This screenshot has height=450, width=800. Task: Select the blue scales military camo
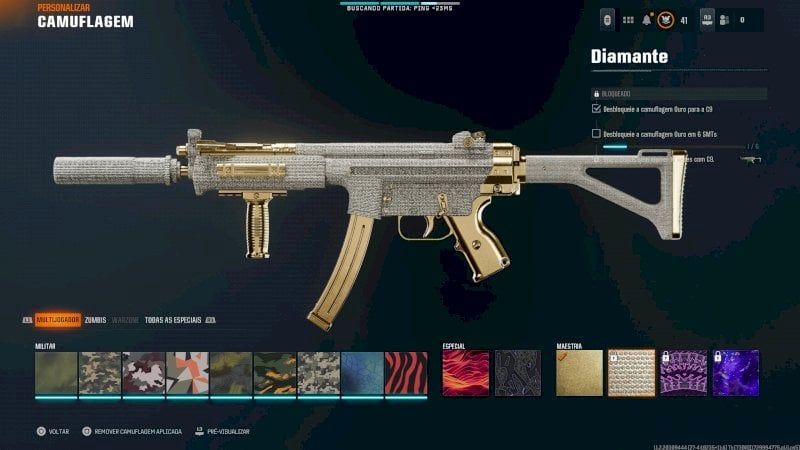(362, 372)
